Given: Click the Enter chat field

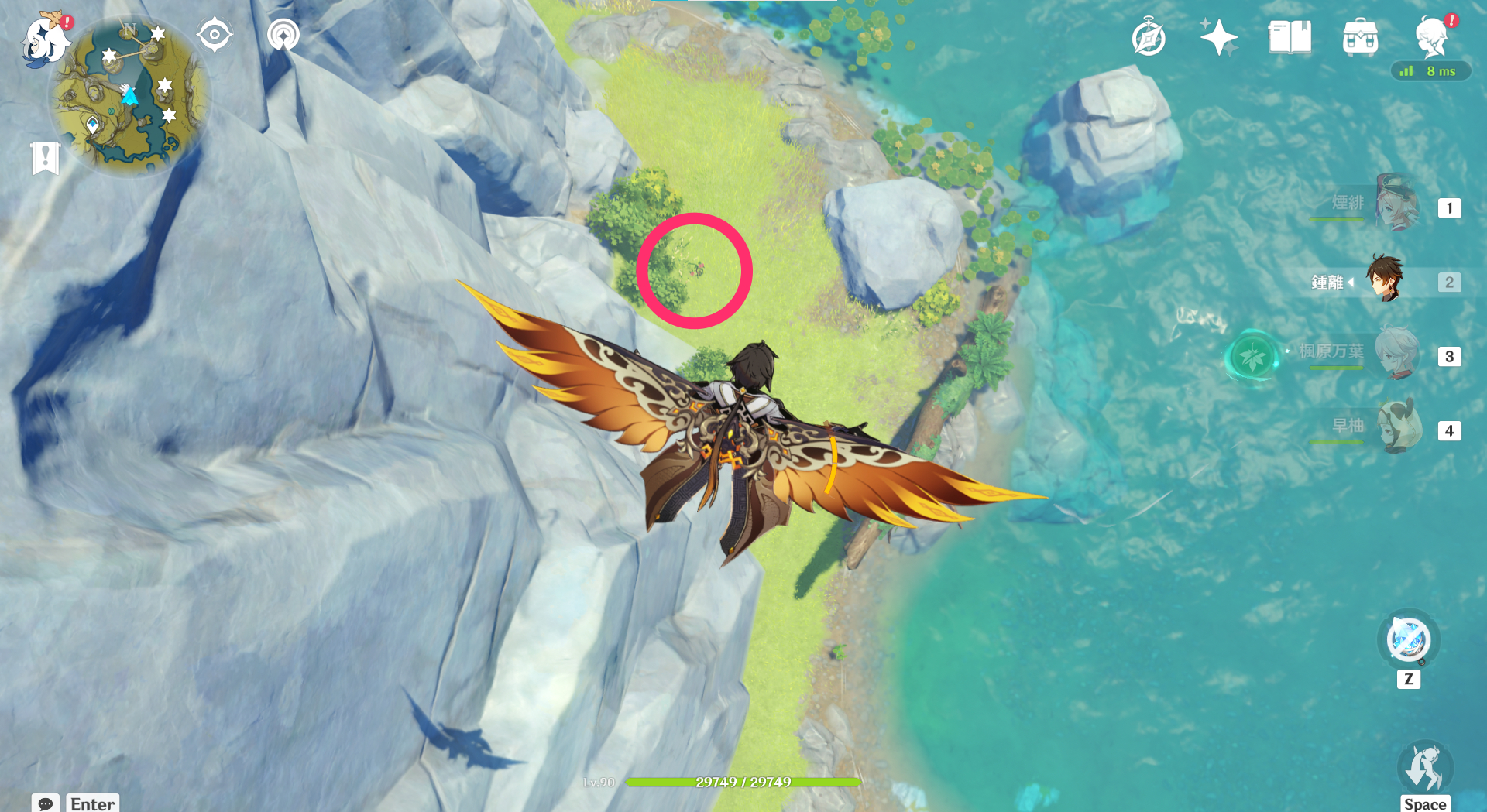Looking at the screenshot, I should tap(92, 803).
